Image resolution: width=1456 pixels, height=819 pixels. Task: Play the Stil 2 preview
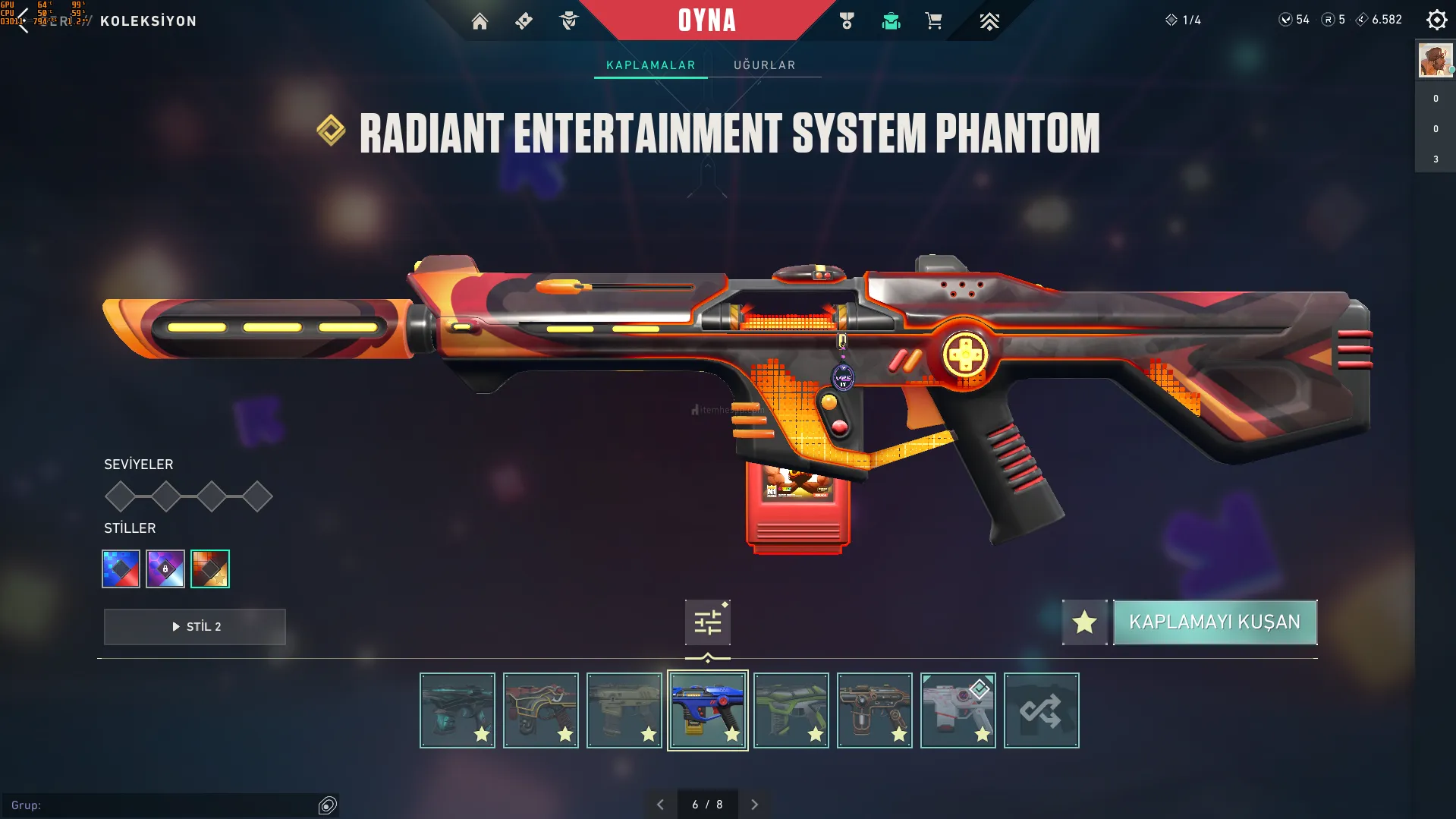pos(195,627)
